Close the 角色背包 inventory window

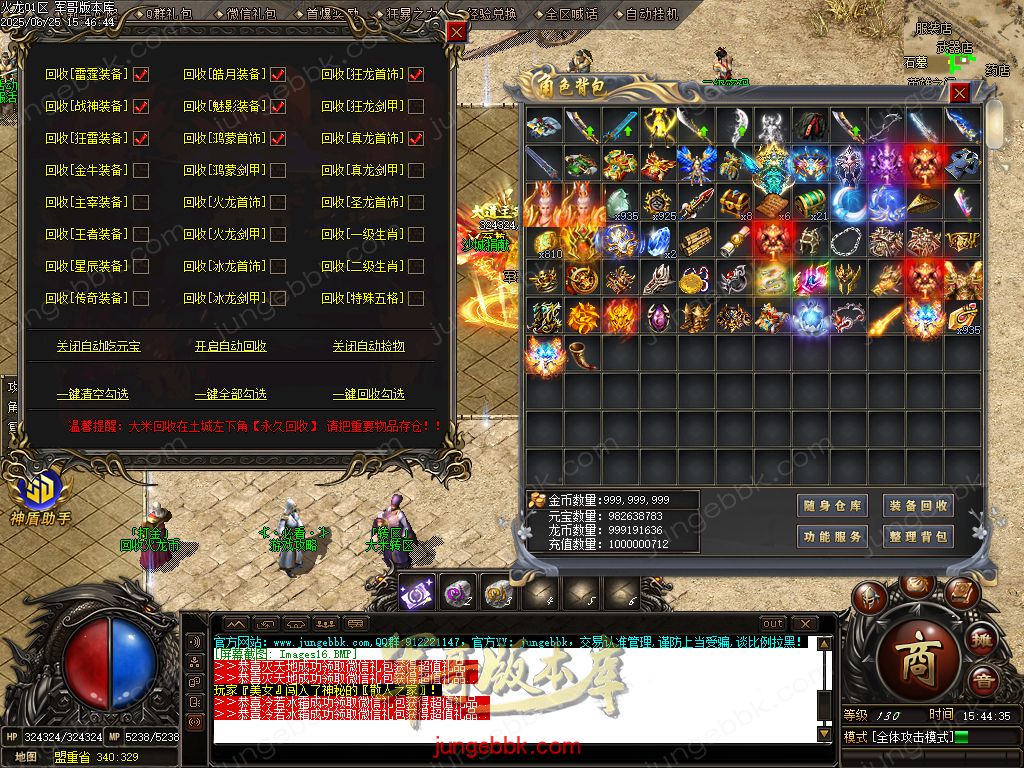coord(959,93)
